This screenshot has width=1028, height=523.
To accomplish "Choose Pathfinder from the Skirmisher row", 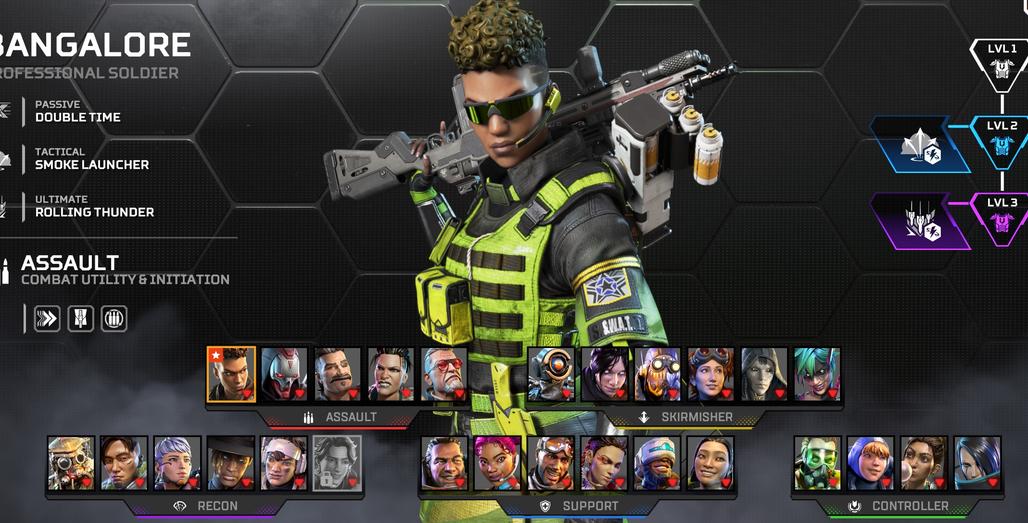I will pos(551,375).
